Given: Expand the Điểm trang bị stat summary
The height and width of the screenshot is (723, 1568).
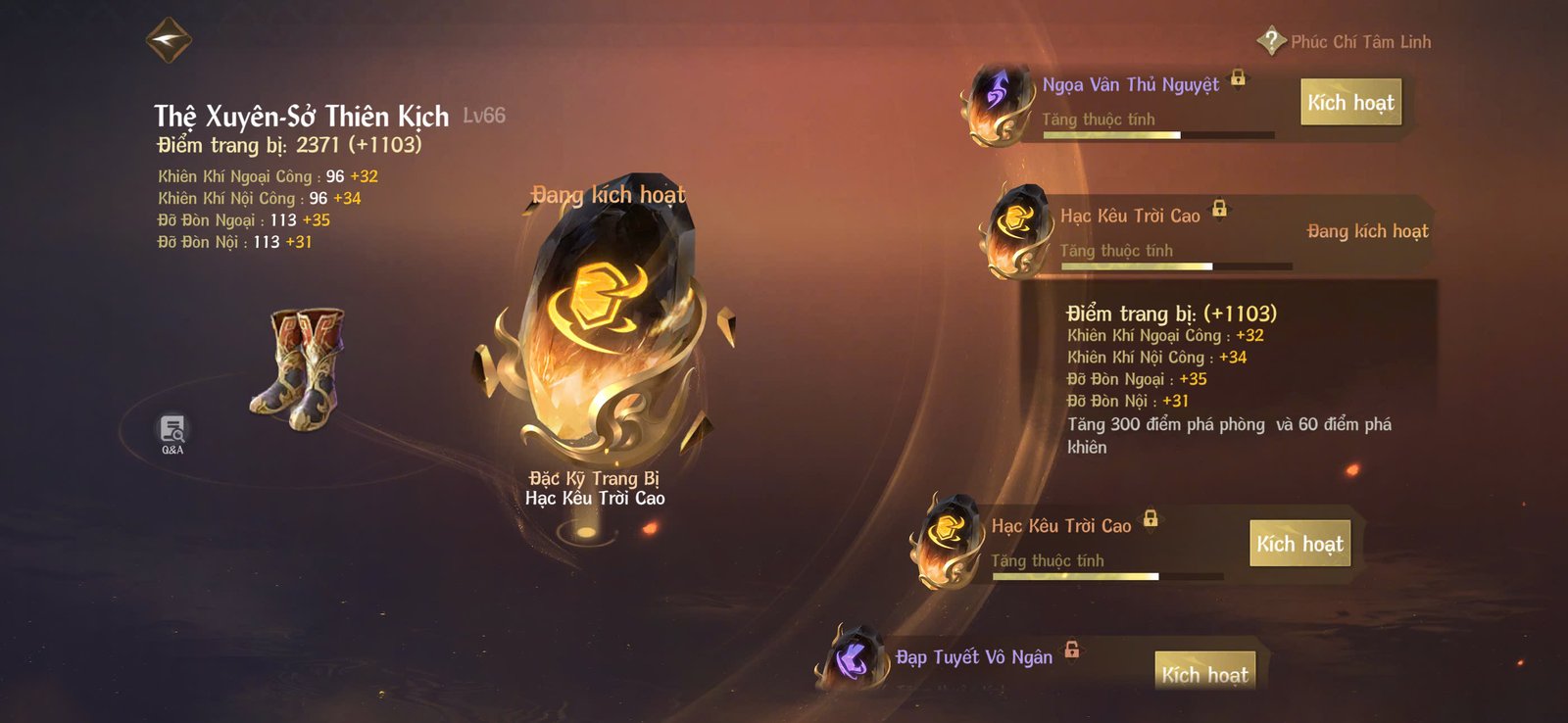Looking at the screenshot, I should click(x=1173, y=314).
